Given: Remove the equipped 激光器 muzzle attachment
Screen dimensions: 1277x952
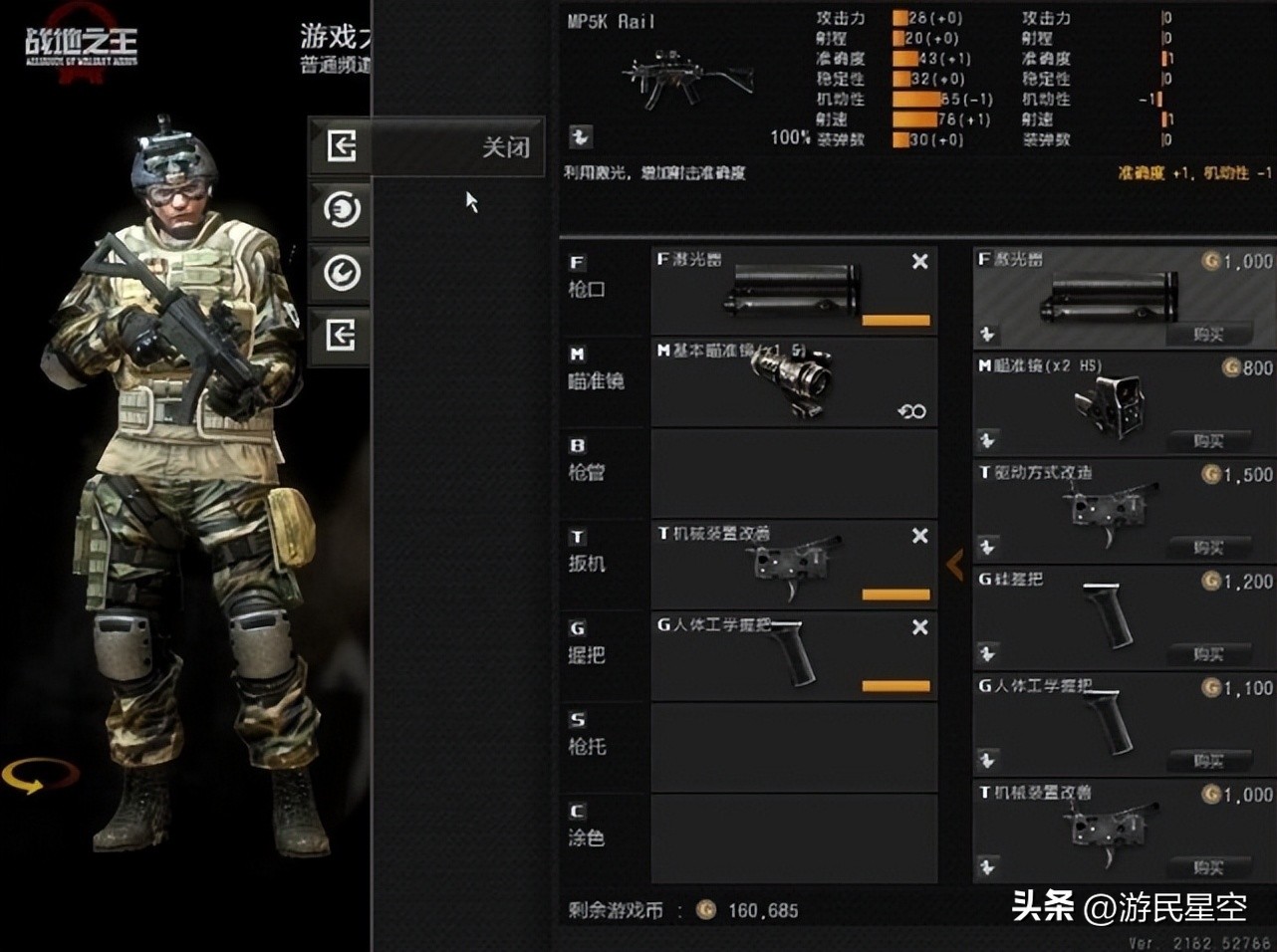Looking at the screenshot, I should pyautogui.click(x=919, y=262).
